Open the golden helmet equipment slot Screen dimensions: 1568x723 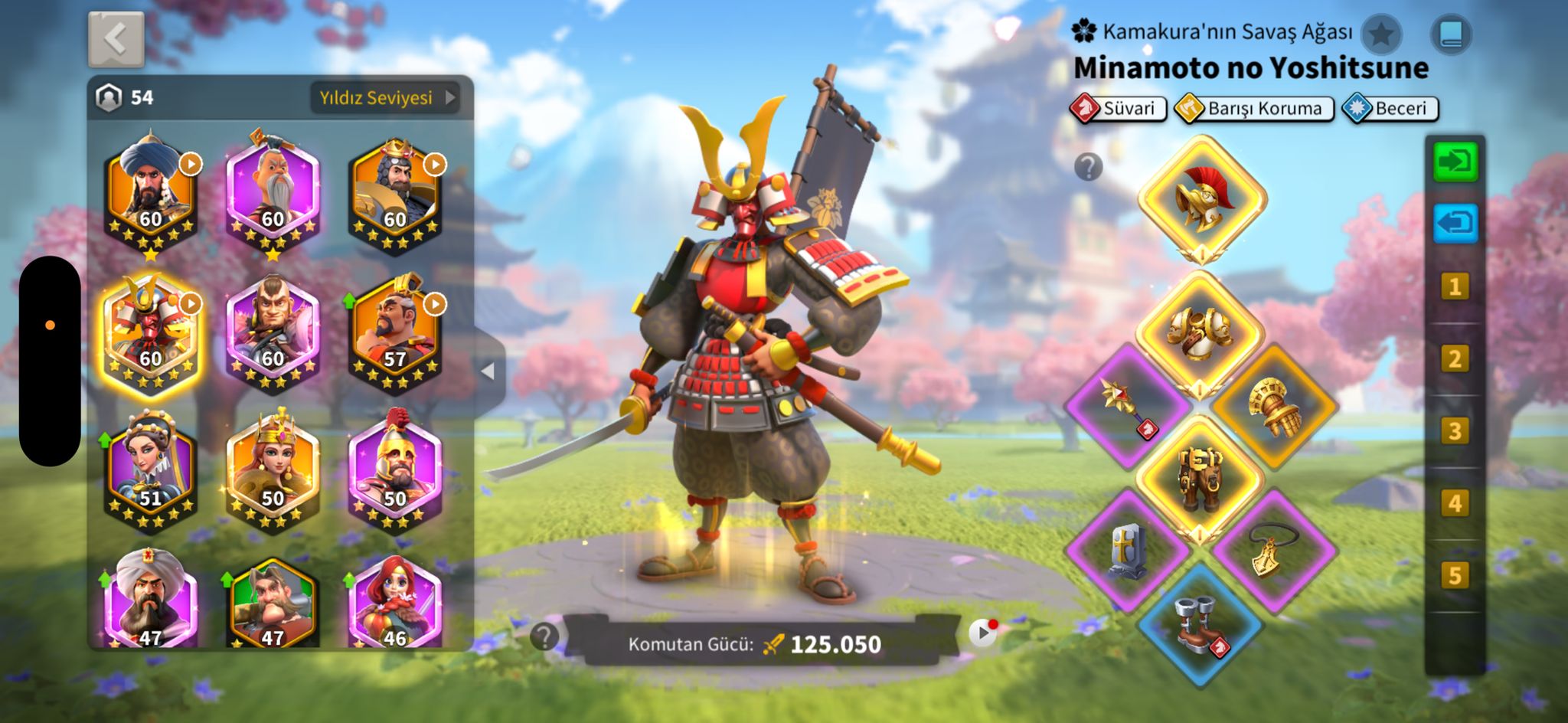(x=1201, y=199)
